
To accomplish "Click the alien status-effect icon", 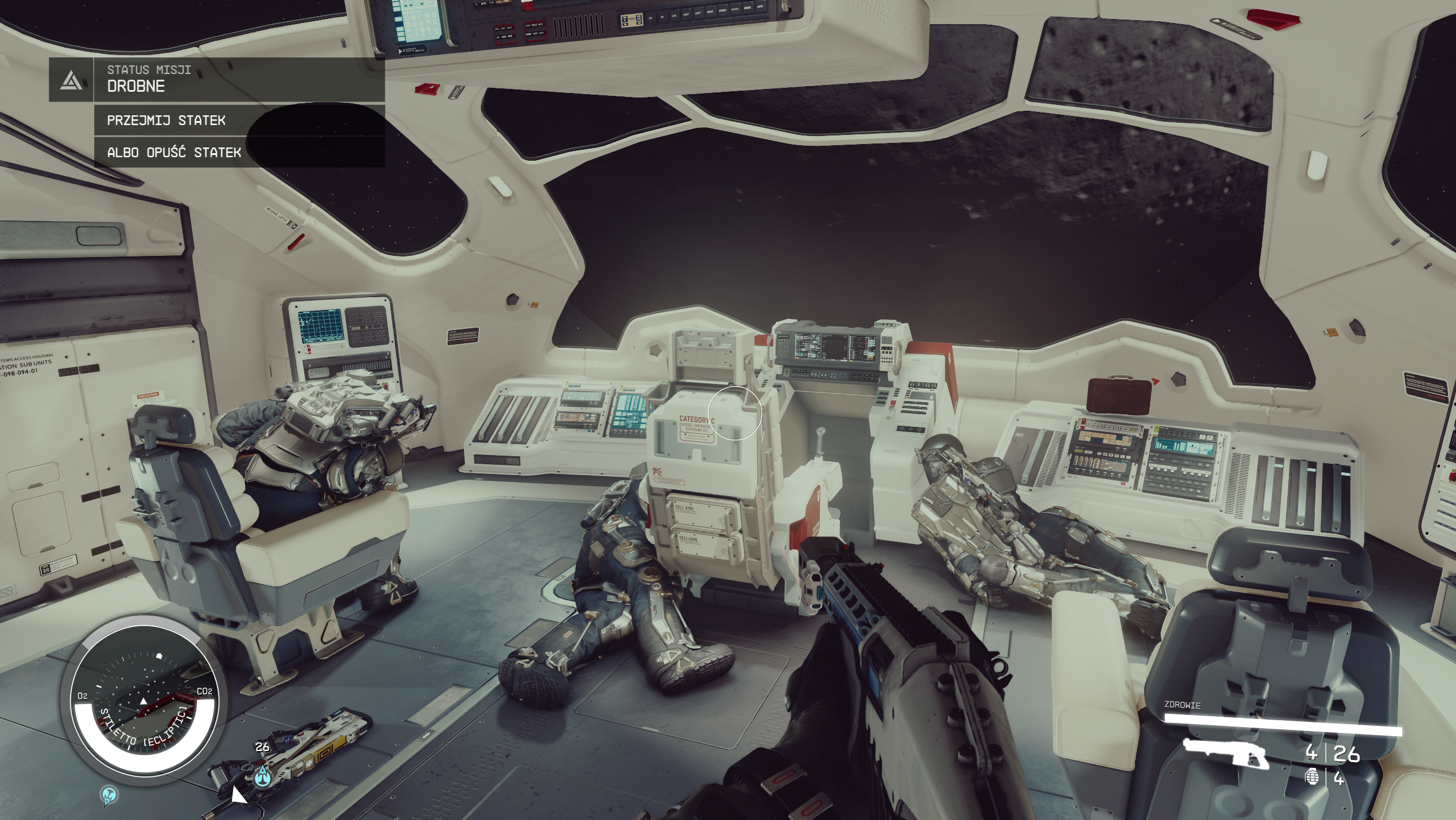I will (109, 795).
